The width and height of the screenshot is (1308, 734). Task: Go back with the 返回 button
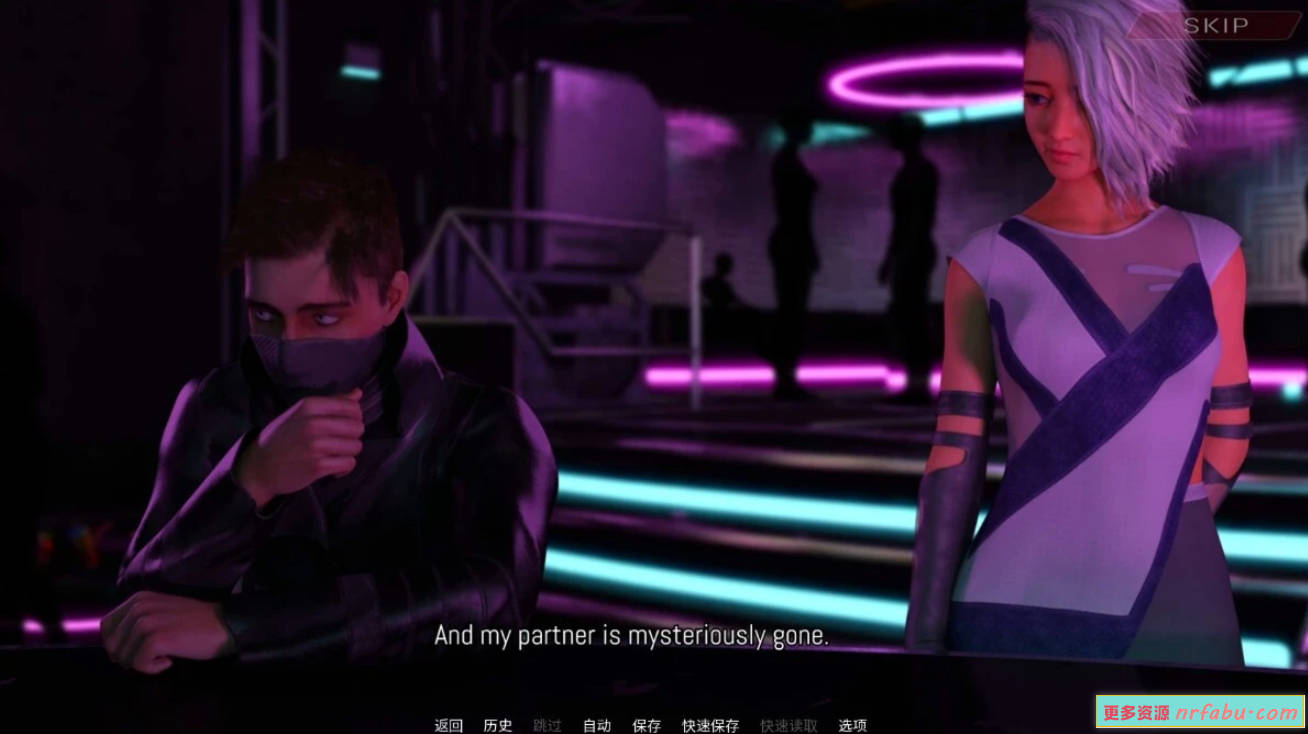448,725
